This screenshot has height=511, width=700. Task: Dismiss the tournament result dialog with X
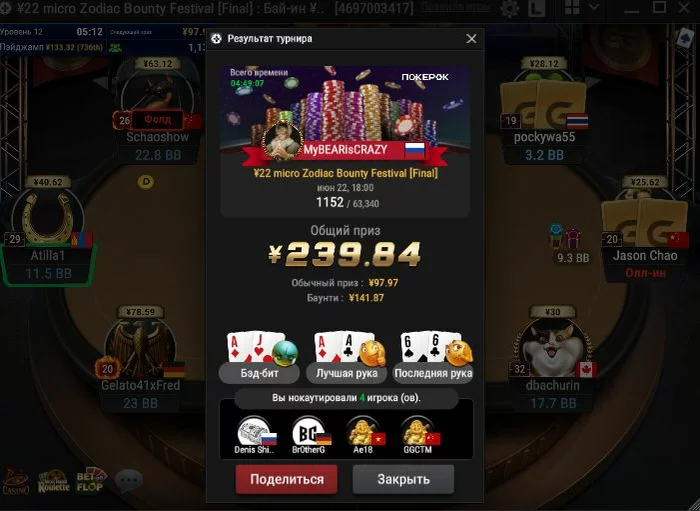click(471, 39)
